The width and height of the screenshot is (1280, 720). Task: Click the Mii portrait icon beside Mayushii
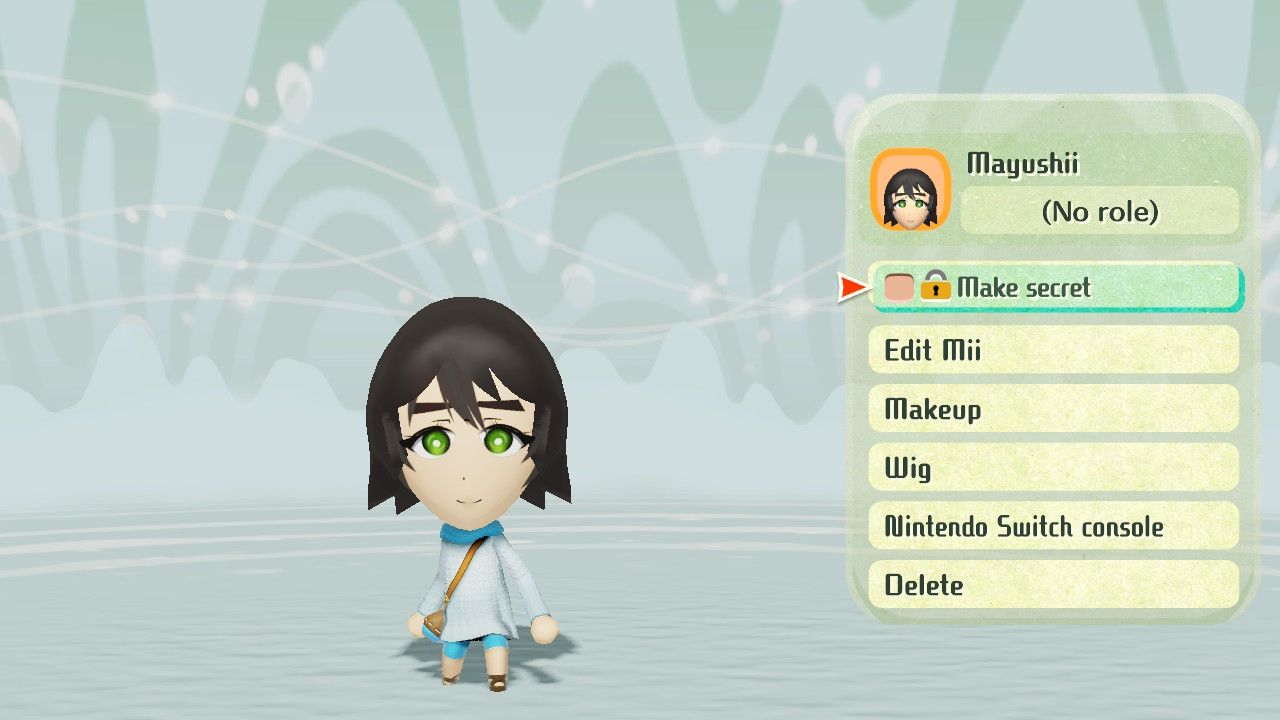[911, 190]
